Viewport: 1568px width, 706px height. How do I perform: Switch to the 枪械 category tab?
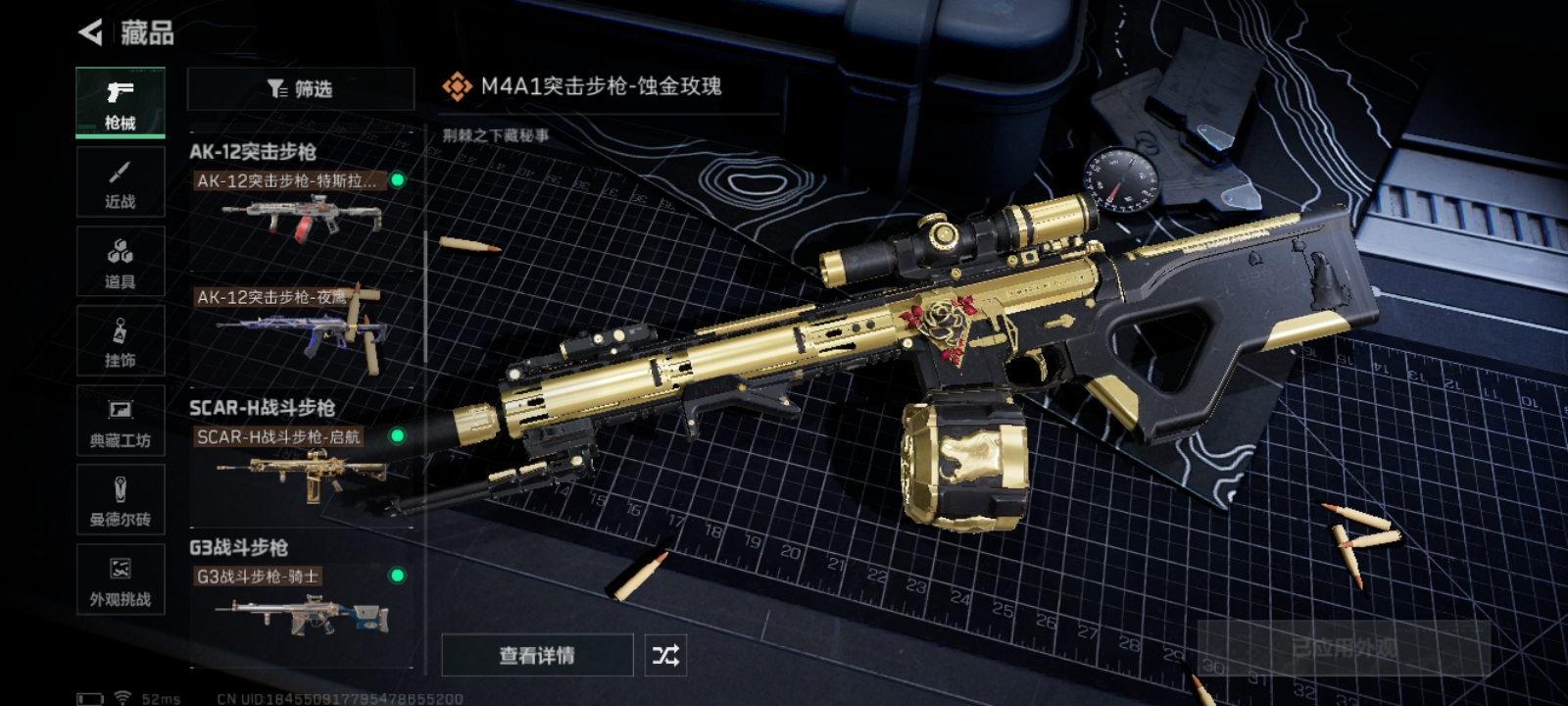coord(121,102)
